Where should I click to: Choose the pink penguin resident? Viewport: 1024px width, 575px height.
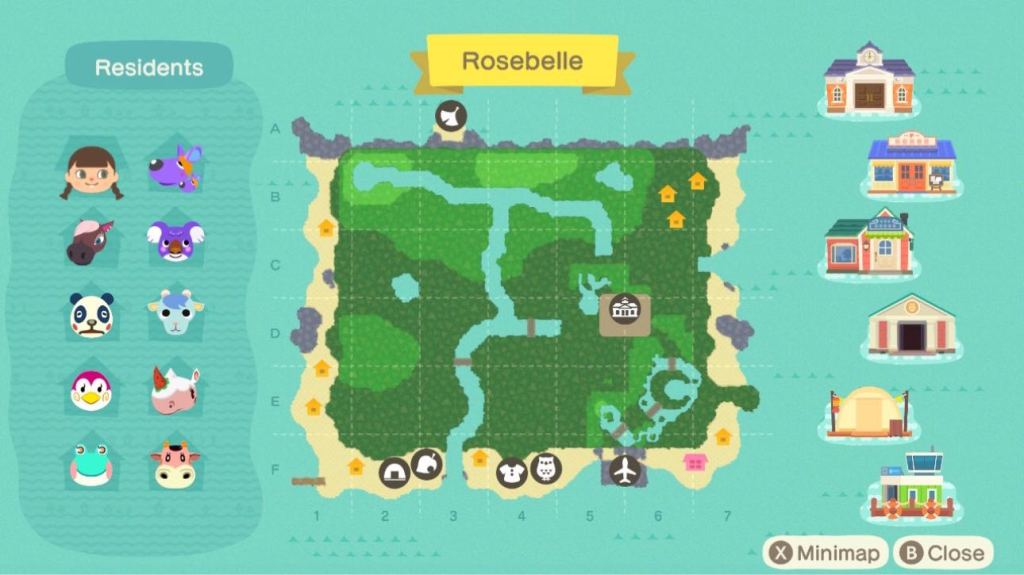point(91,389)
